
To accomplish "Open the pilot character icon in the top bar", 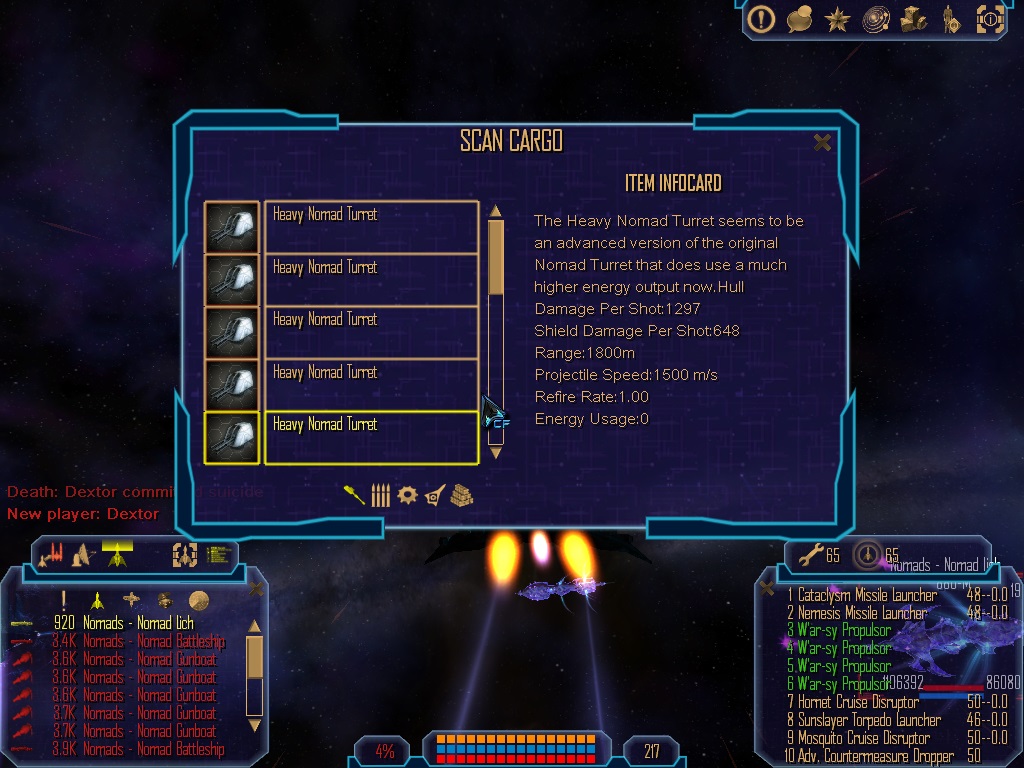I will point(950,18).
